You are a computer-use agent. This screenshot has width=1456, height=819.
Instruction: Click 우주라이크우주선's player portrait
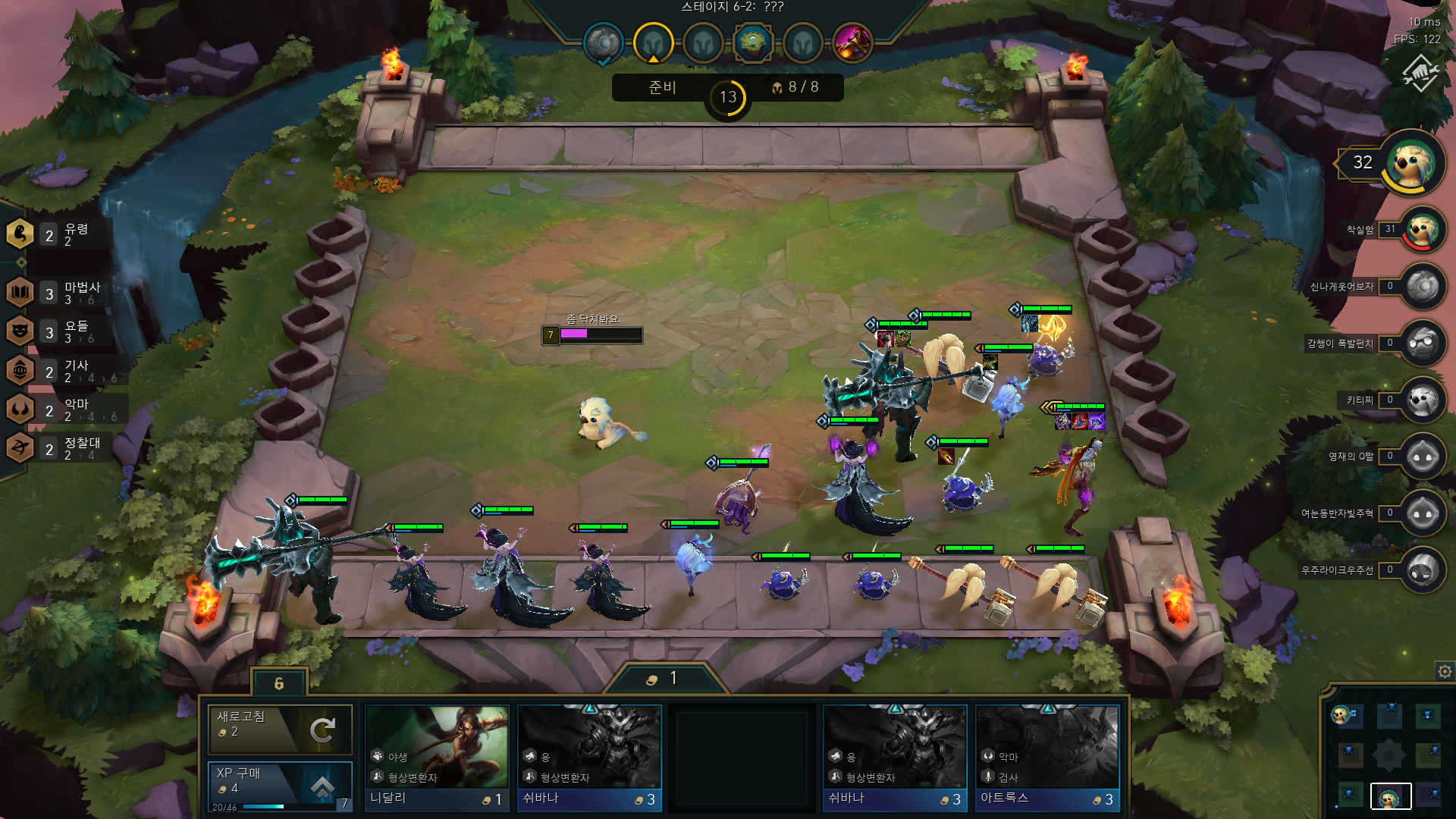(x=1423, y=570)
